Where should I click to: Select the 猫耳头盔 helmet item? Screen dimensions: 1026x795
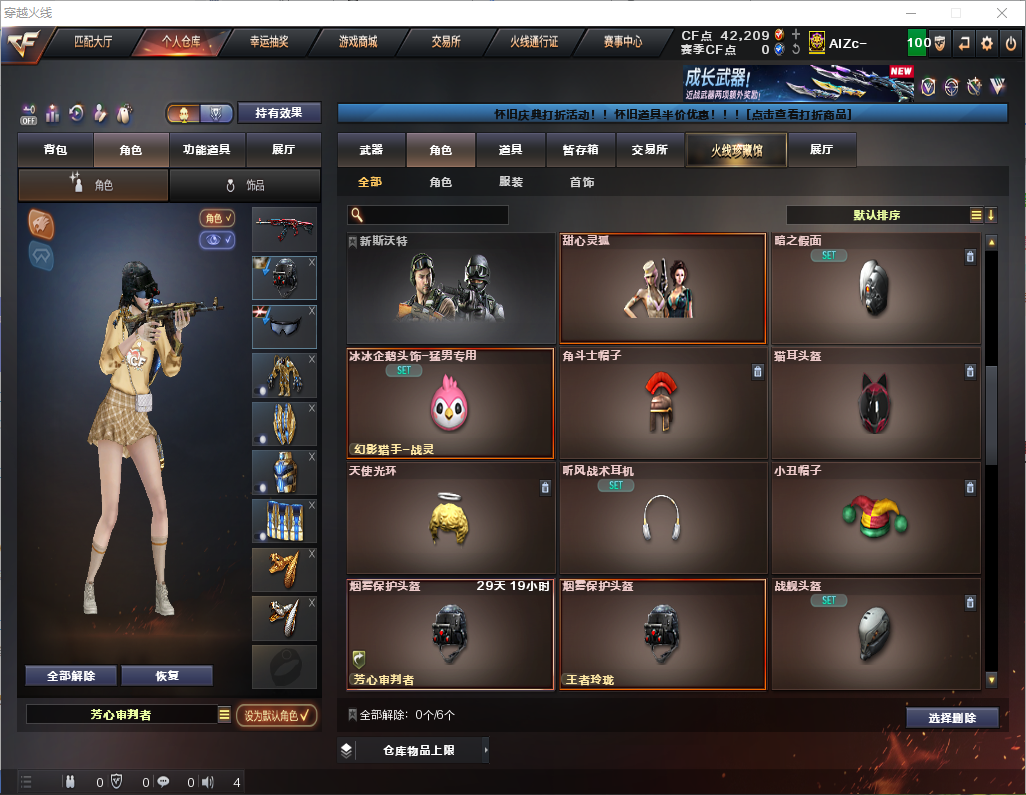tap(876, 404)
